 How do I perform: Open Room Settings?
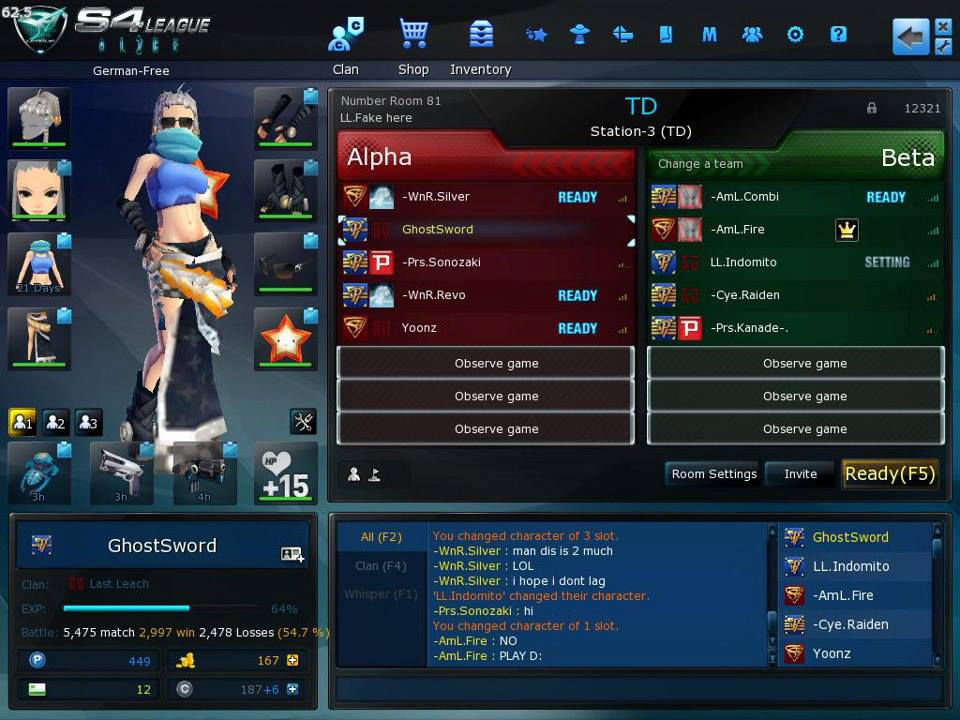coord(714,474)
